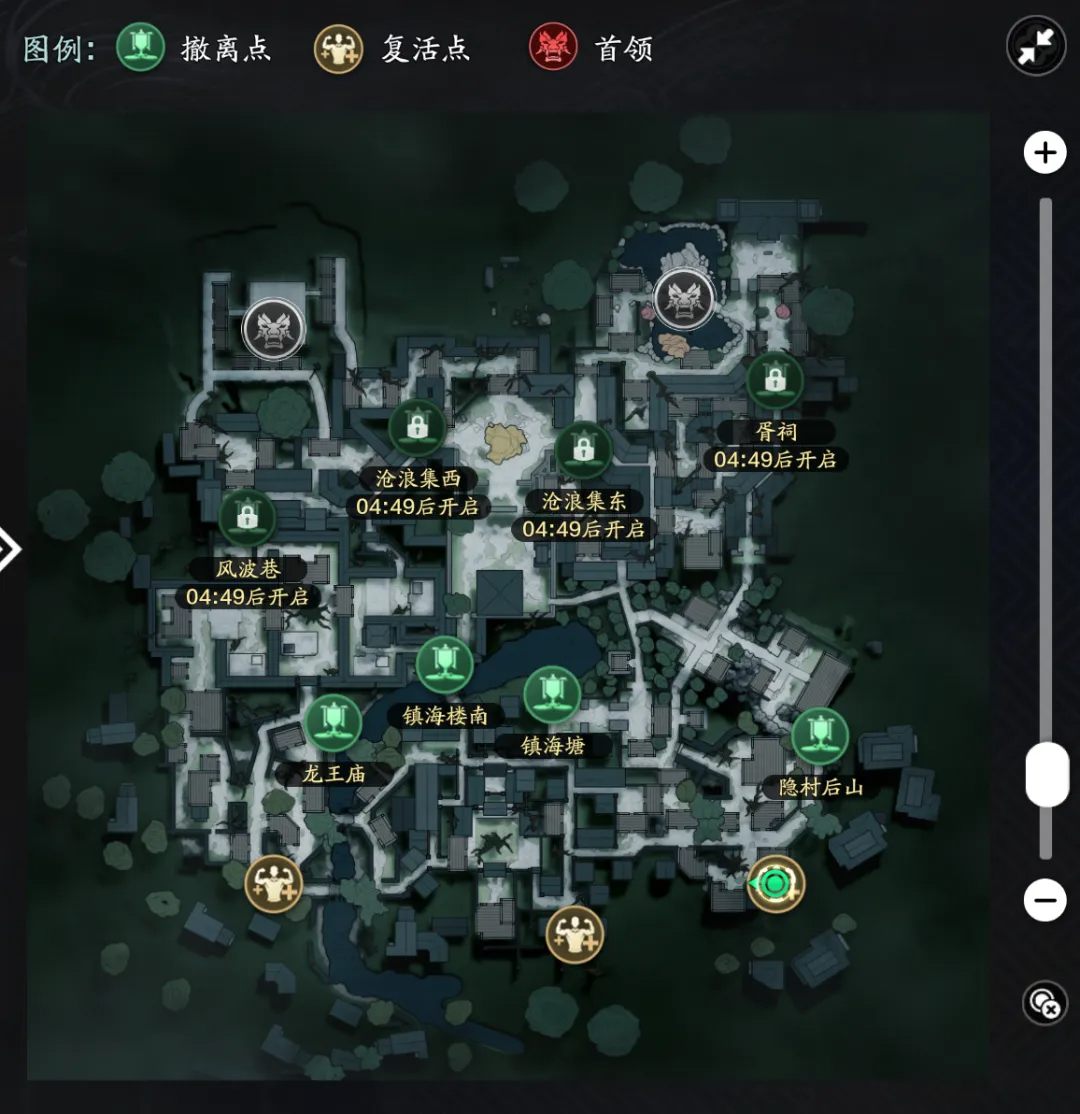
Task: Select the 风波巷 locked extraction marker
Action: 247,518
